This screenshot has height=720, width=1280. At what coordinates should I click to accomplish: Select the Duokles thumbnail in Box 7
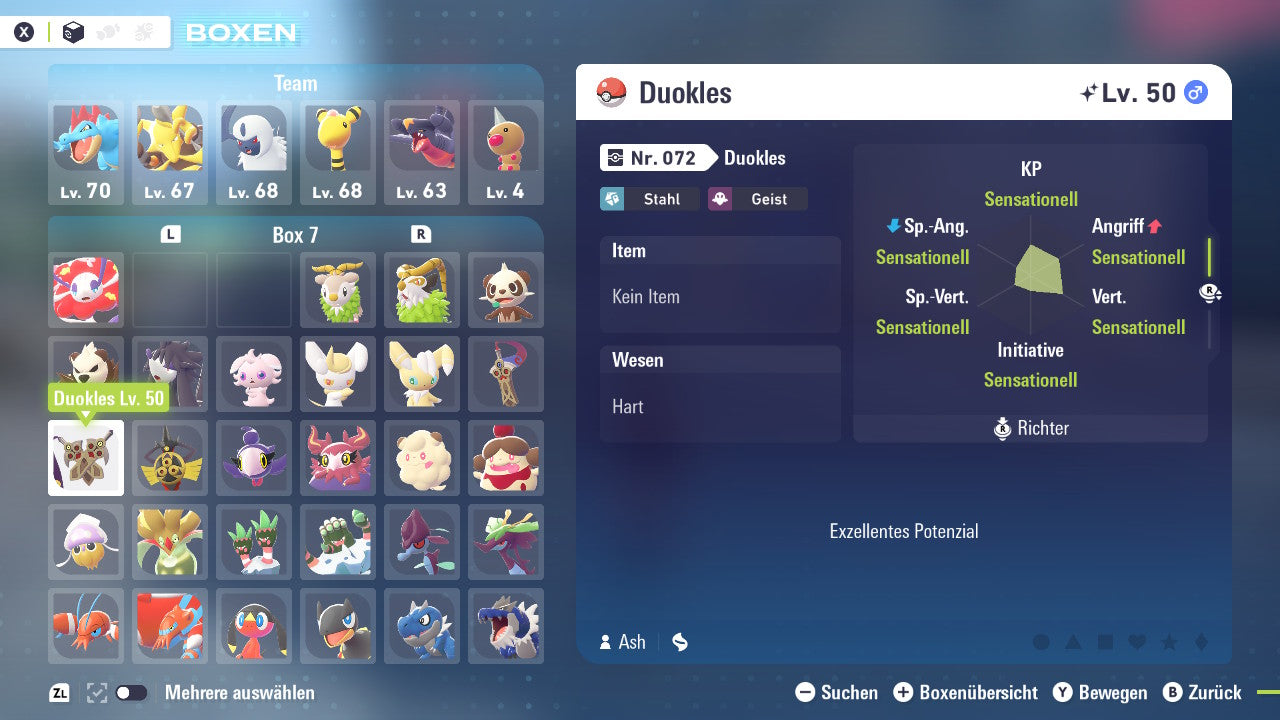pyautogui.click(x=85, y=458)
